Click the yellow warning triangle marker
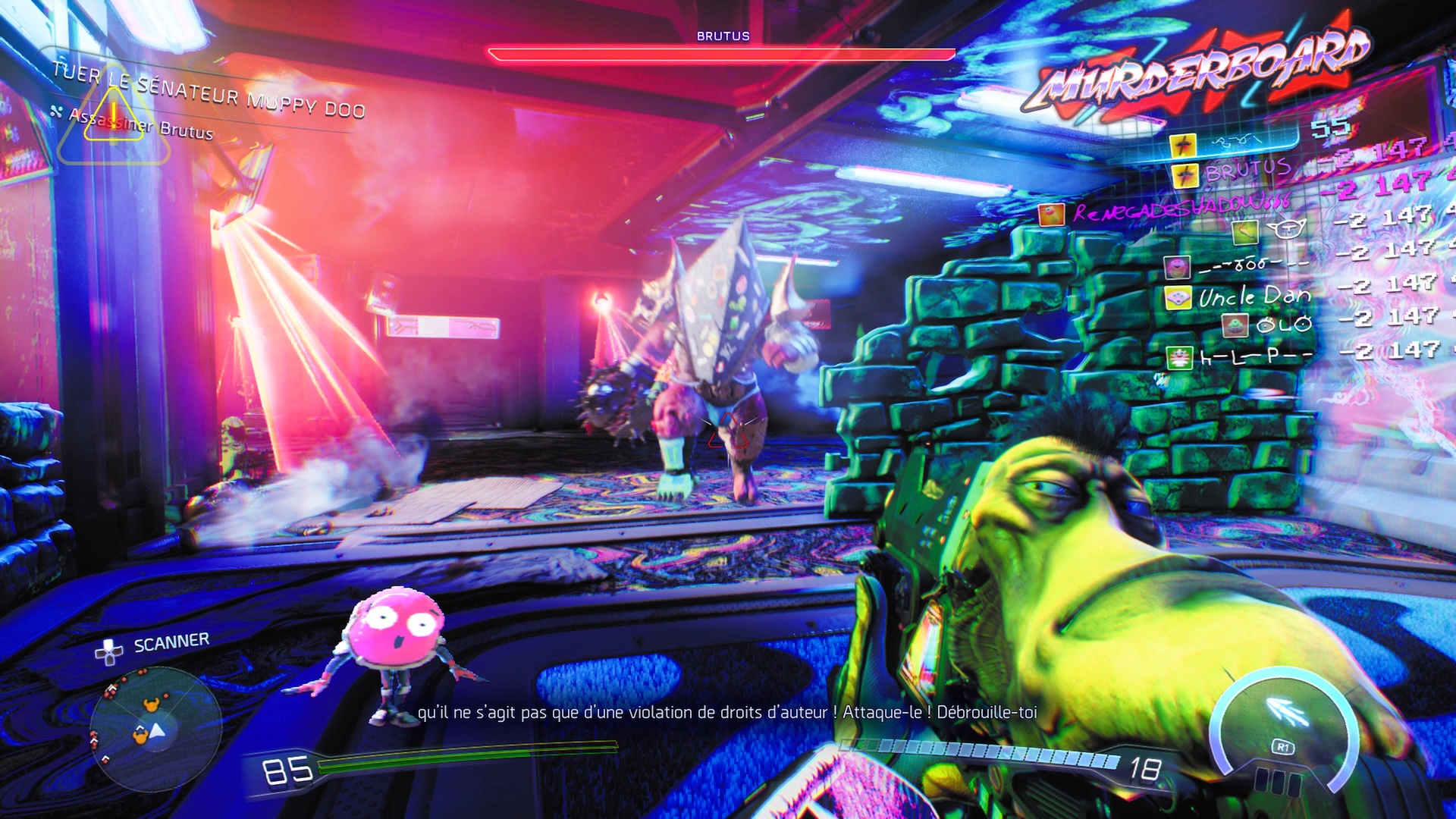Screen dimensions: 1456x819 pyautogui.click(x=113, y=118)
